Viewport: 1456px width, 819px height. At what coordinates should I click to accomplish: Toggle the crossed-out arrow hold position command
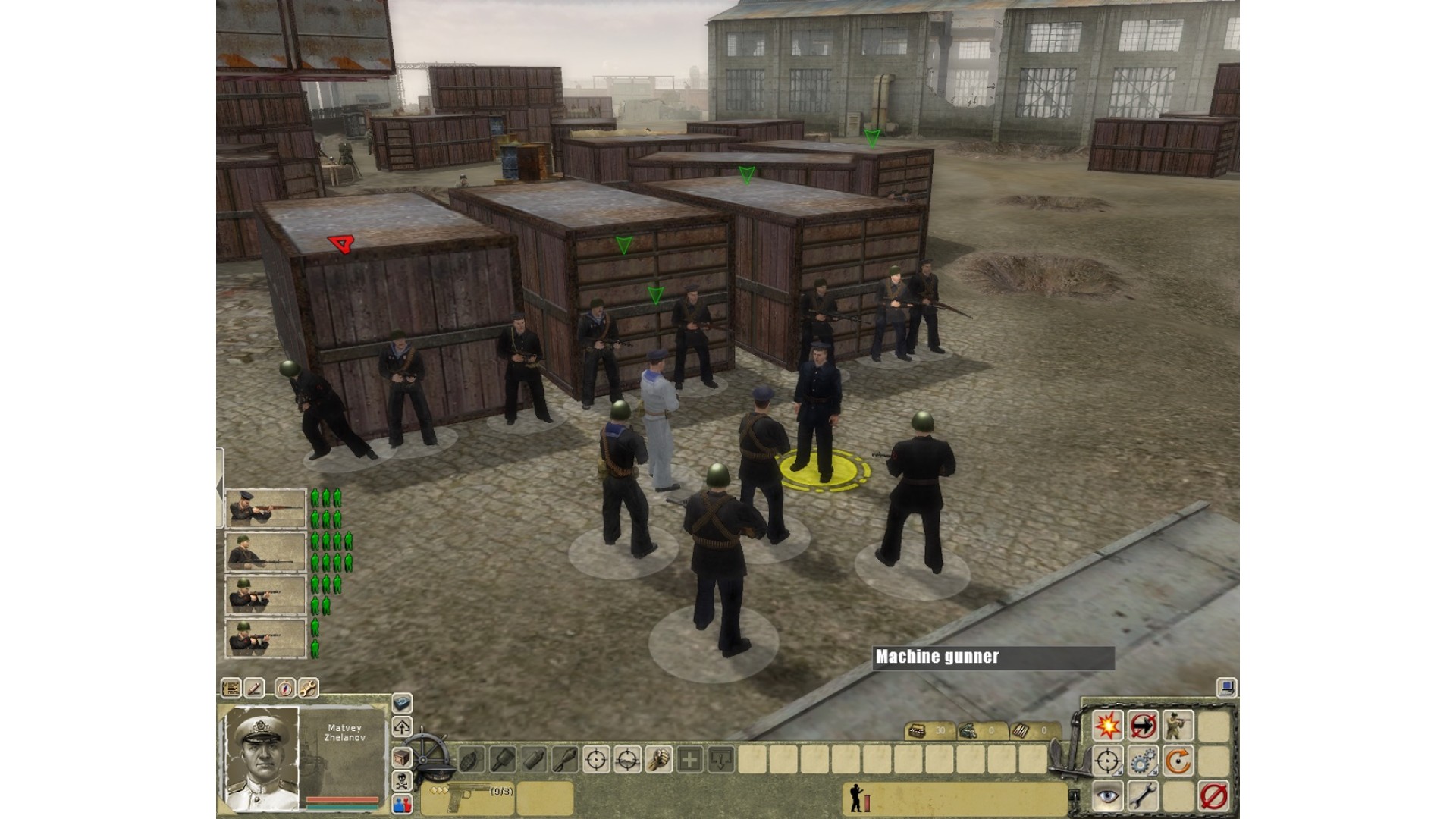point(1143,726)
